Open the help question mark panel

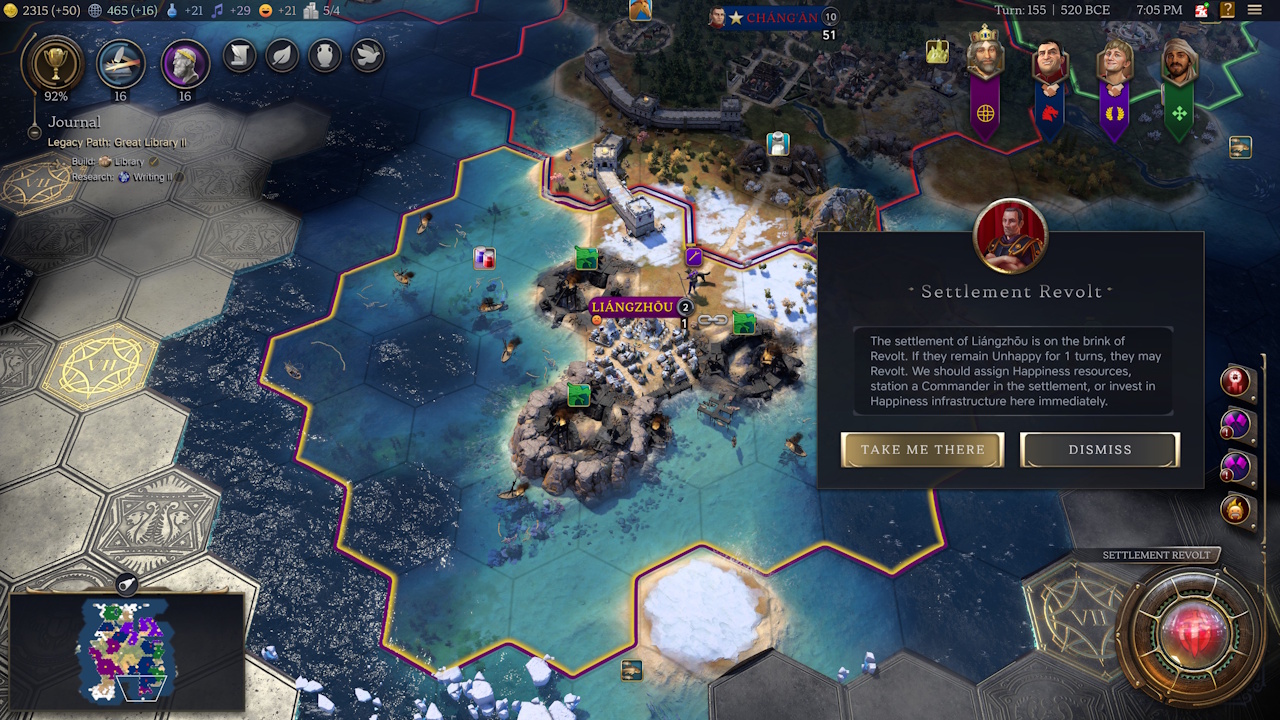tap(1226, 10)
